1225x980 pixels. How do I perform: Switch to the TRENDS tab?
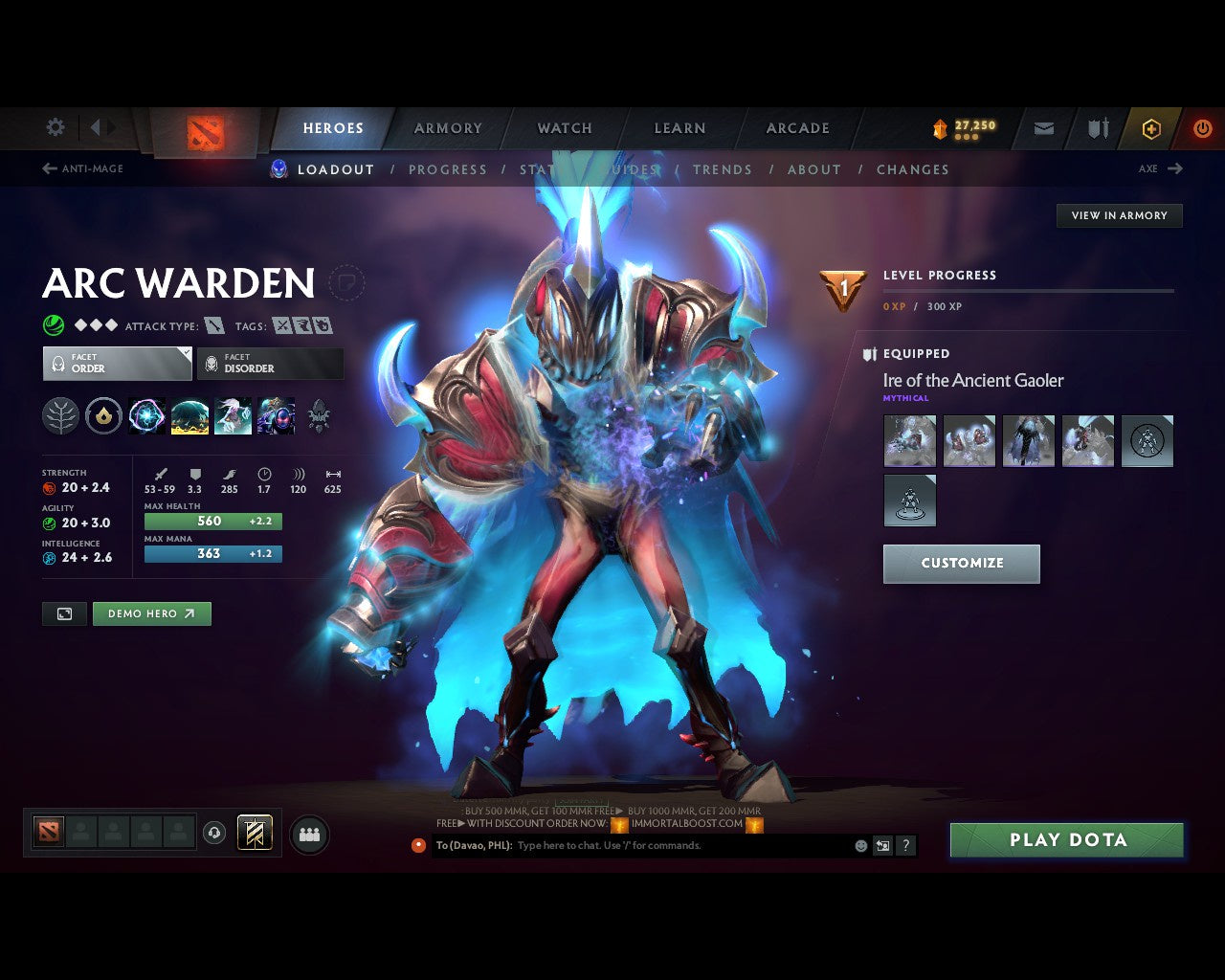(x=723, y=169)
